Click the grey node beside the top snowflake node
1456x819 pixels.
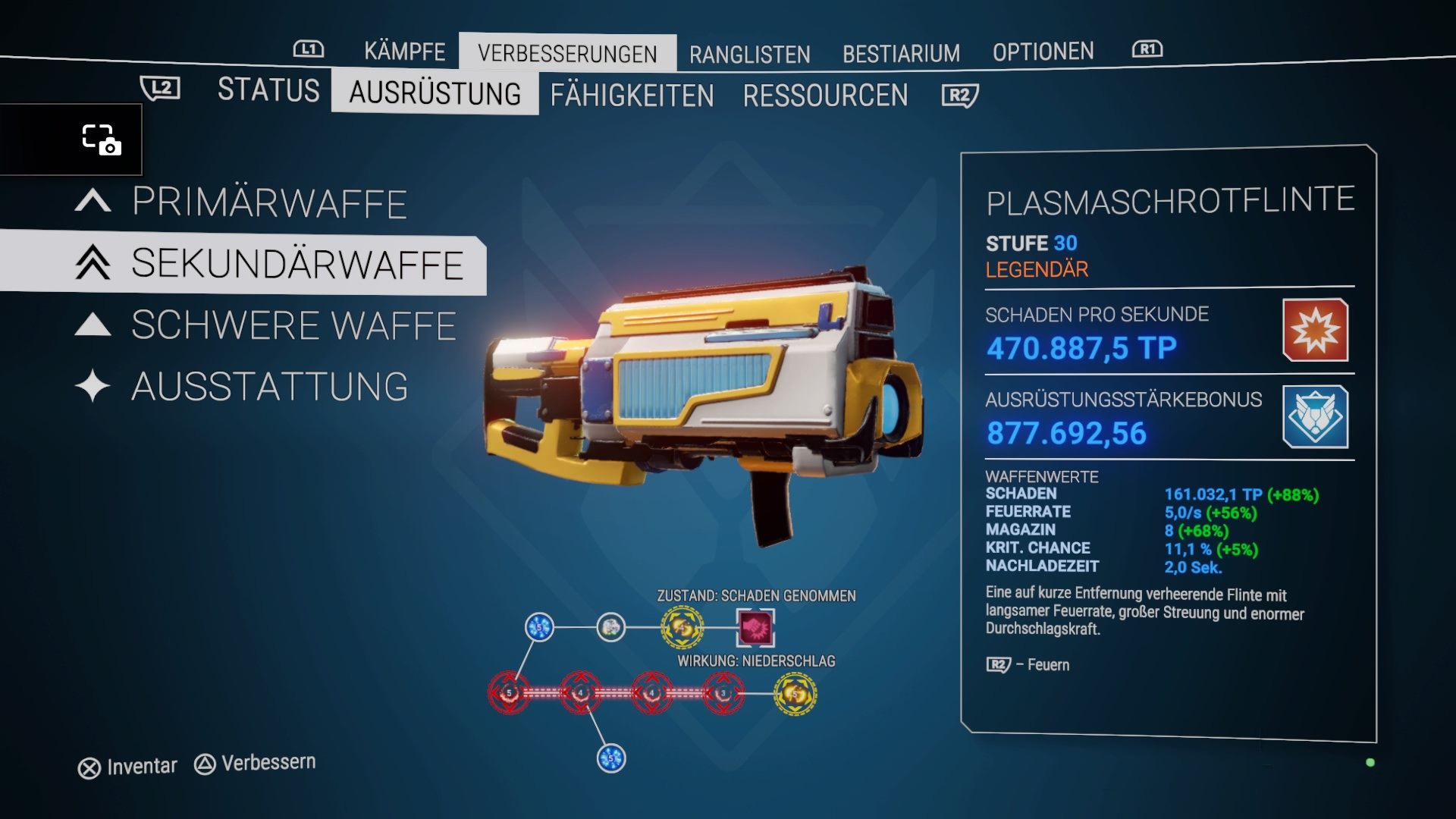[x=610, y=628]
